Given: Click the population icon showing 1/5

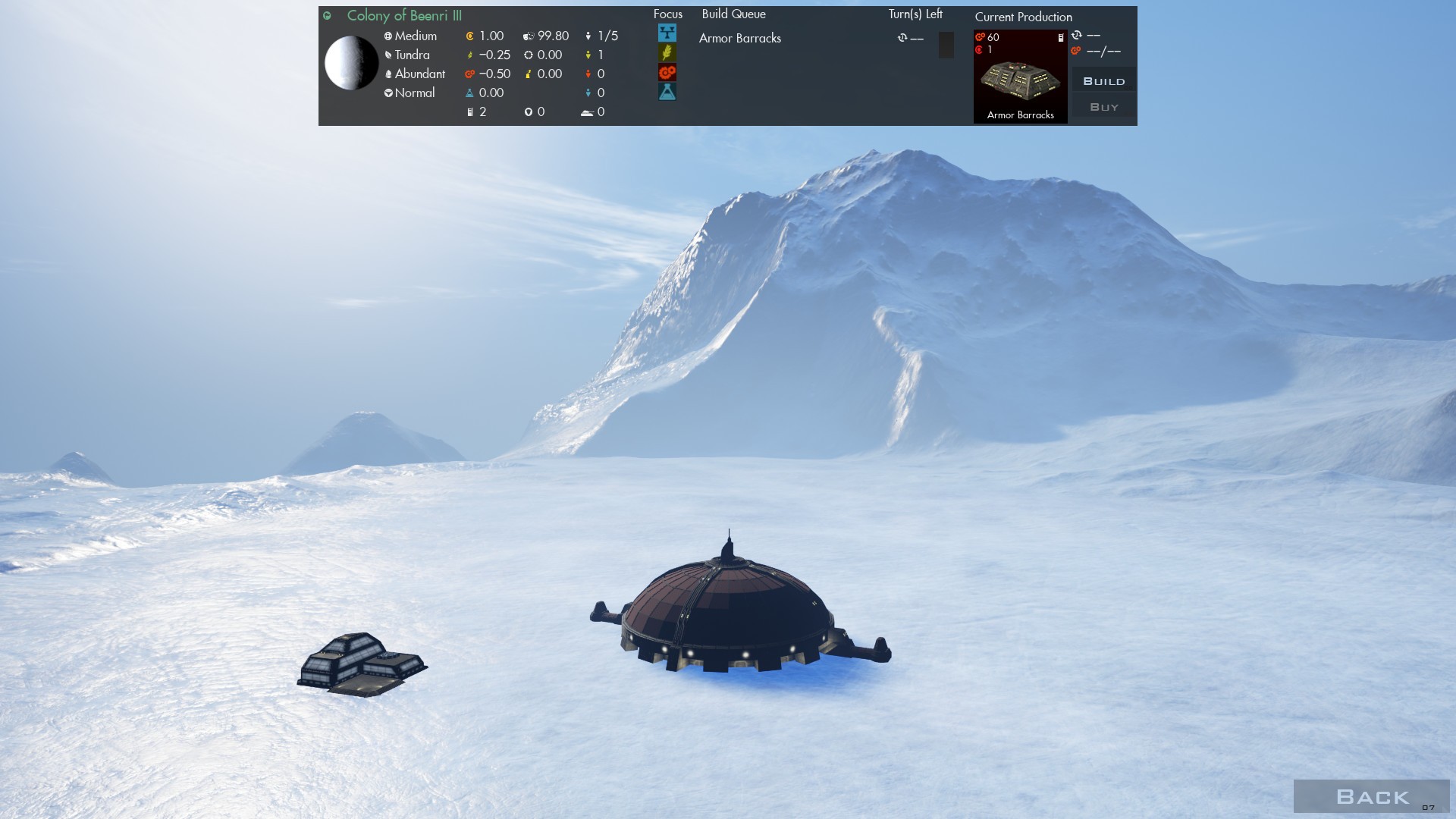Looking at the screenshot, I should [x=589, y=36].
